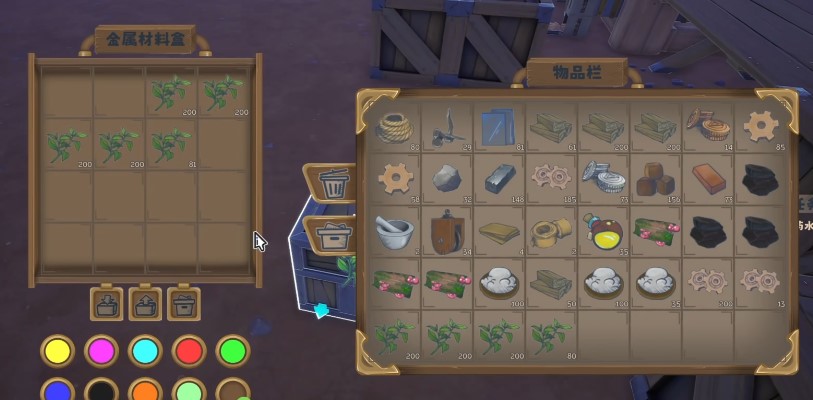The width and height of the screenshot is (813, 400).
Task: Apply the red color swatch
Action: click(x=188, y=351)
